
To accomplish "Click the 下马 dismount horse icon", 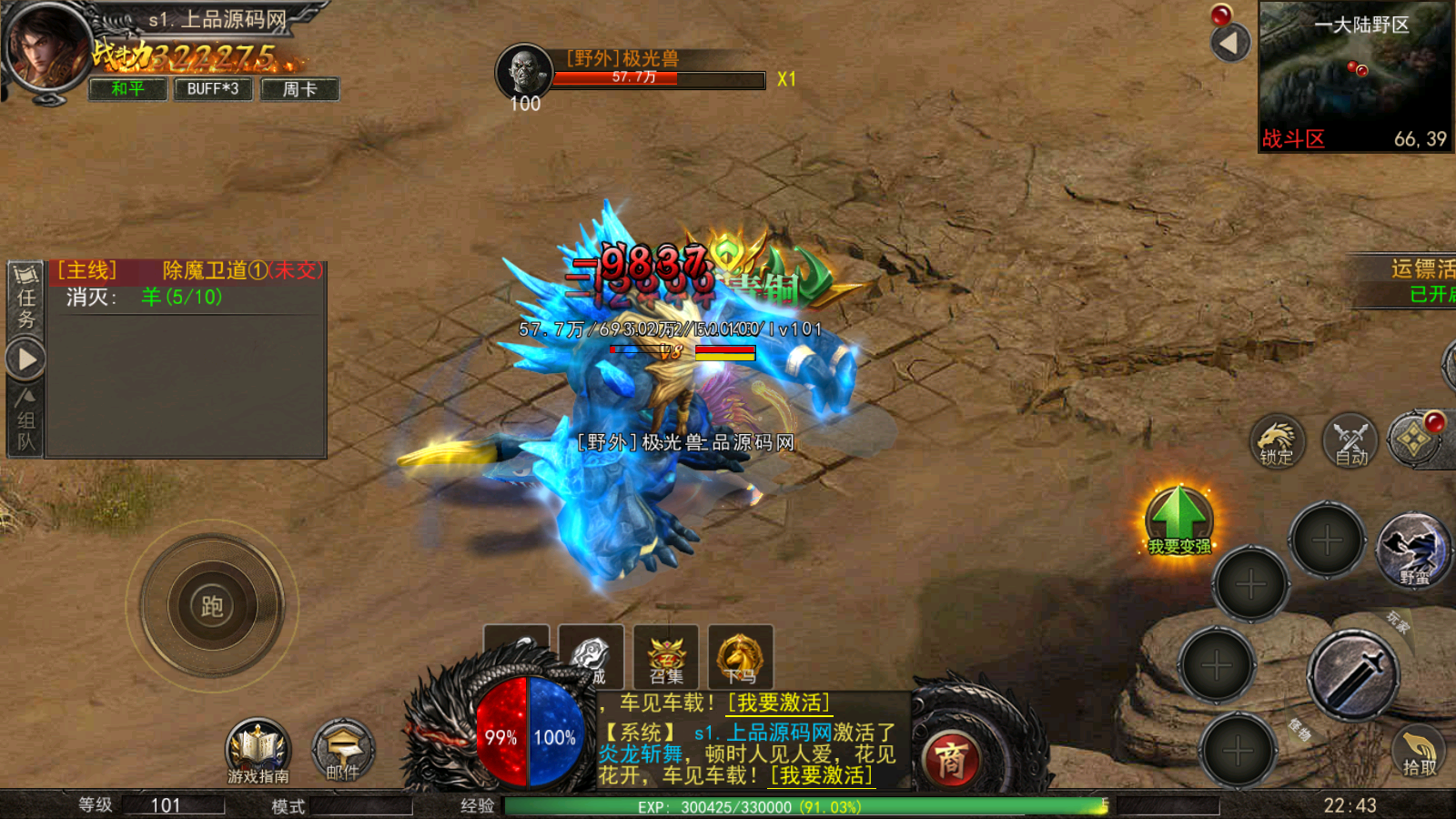I will tap(740, 656).
